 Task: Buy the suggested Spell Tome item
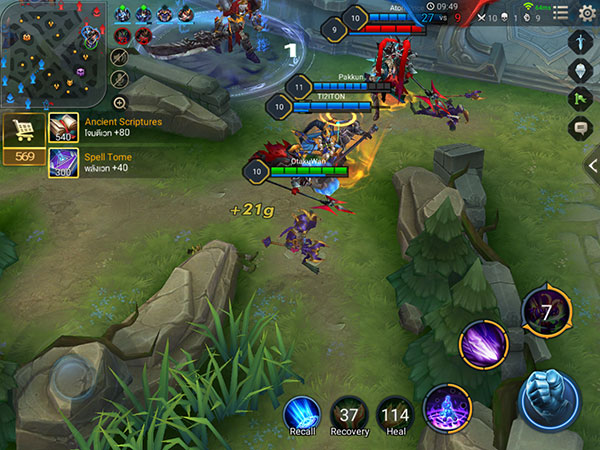pos(63,163)
